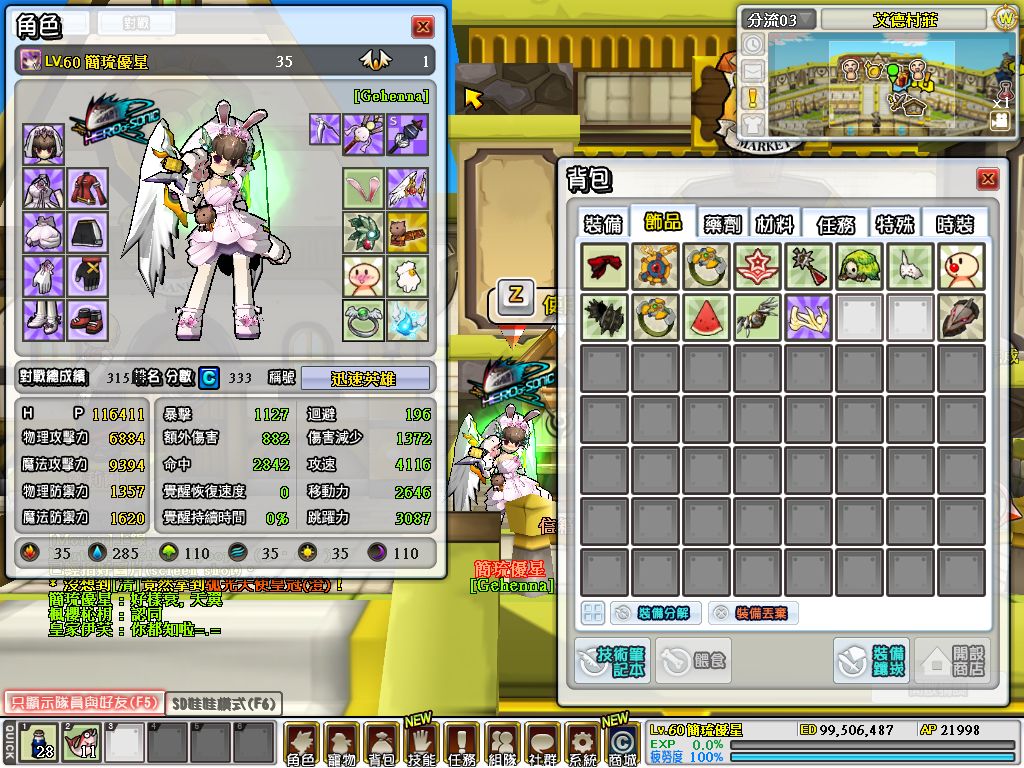
Task: Open the 技術筆記本 skill notebook
Action: tap(610, 661)
